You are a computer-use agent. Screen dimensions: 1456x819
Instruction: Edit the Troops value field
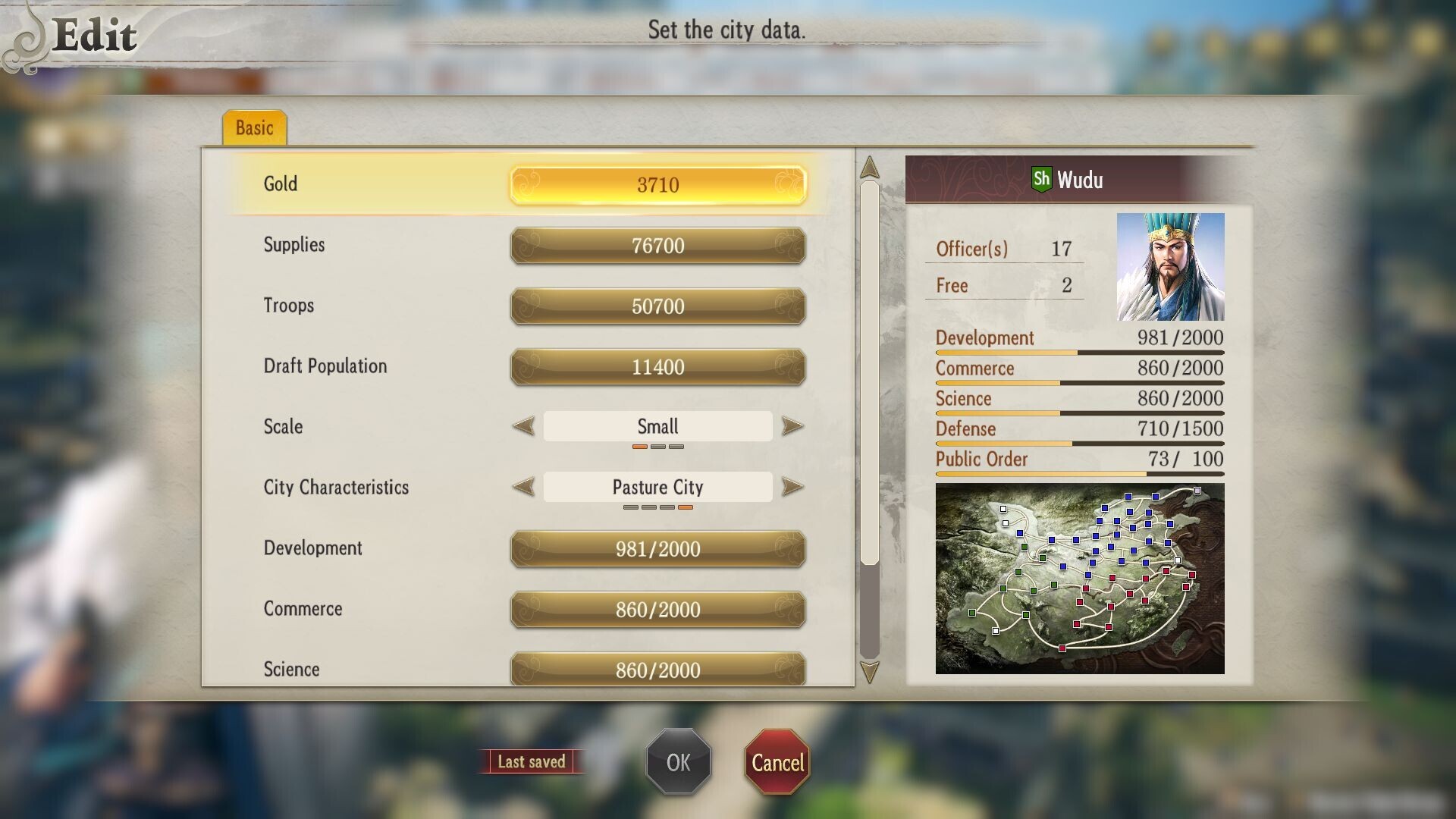click(657, 306)
